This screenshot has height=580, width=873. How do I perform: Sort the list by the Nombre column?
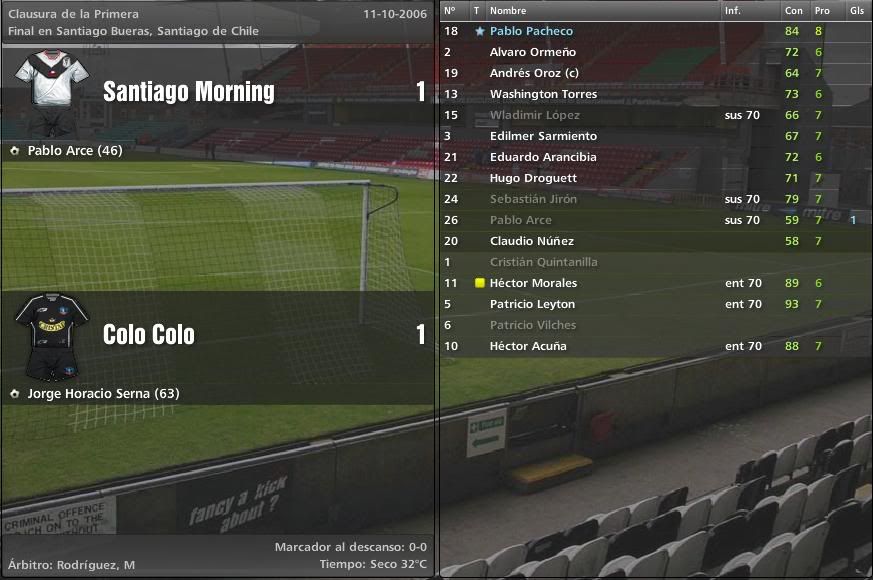click(508, 10)
